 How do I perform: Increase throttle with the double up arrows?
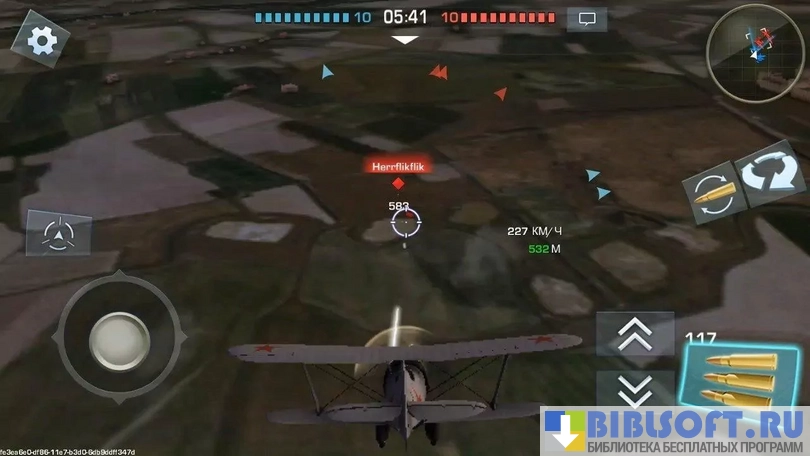(x=634, y=334)
